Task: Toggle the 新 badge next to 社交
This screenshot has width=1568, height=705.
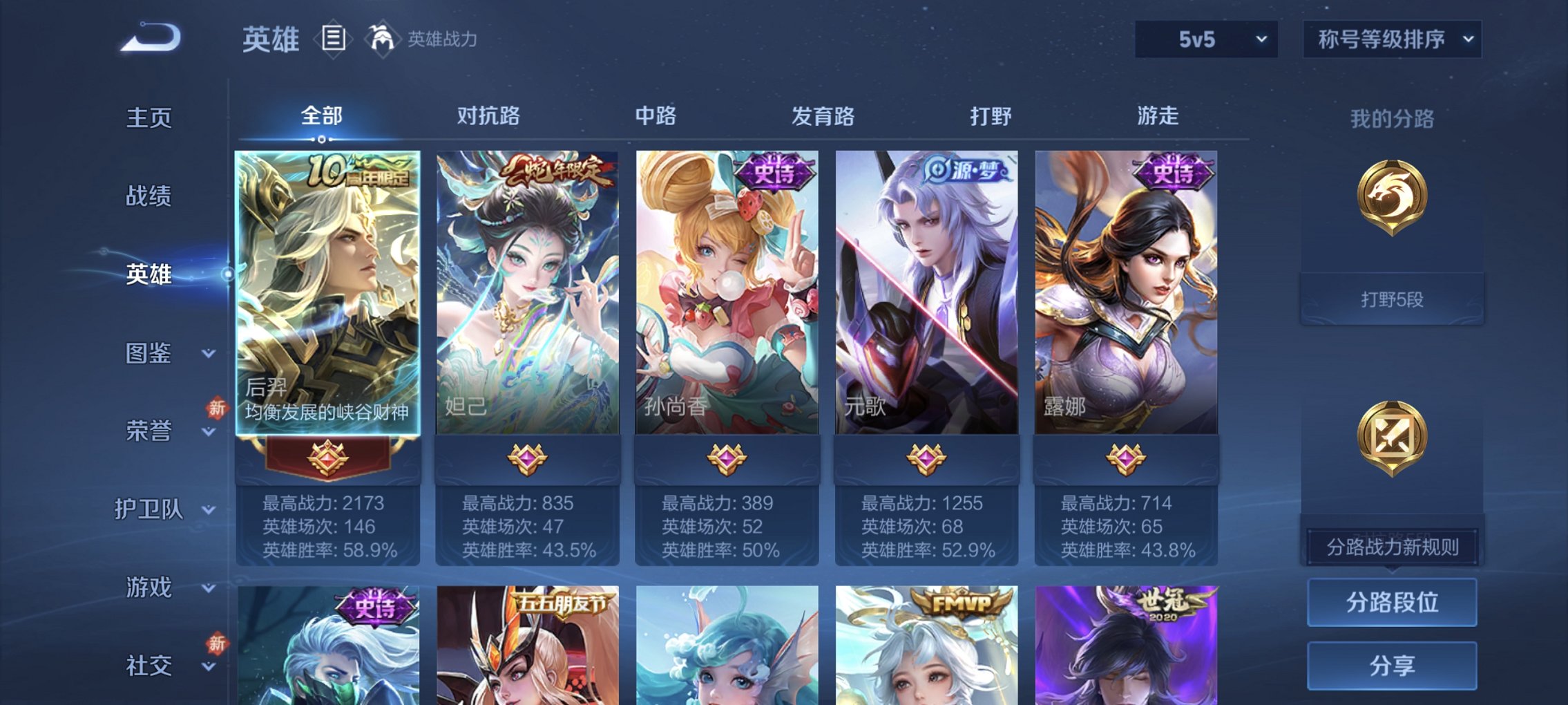Action: pyautogui.click(x=215, y=643)
